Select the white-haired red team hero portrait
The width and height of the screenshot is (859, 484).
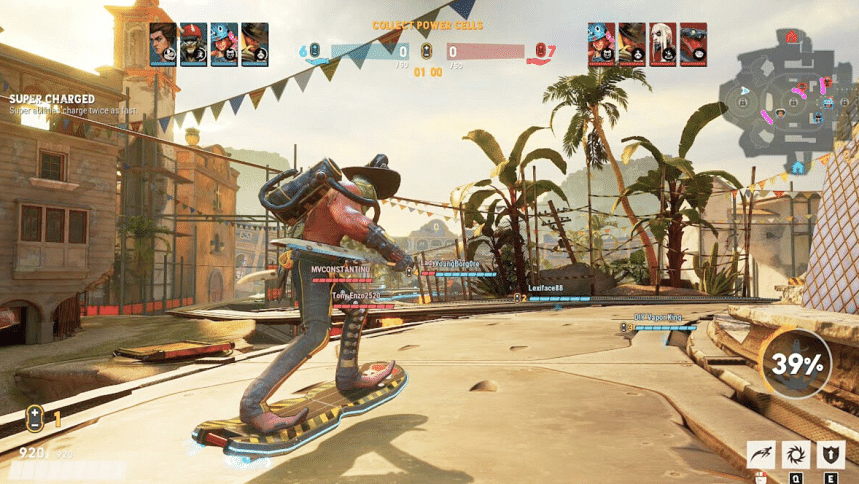[663, 45]
